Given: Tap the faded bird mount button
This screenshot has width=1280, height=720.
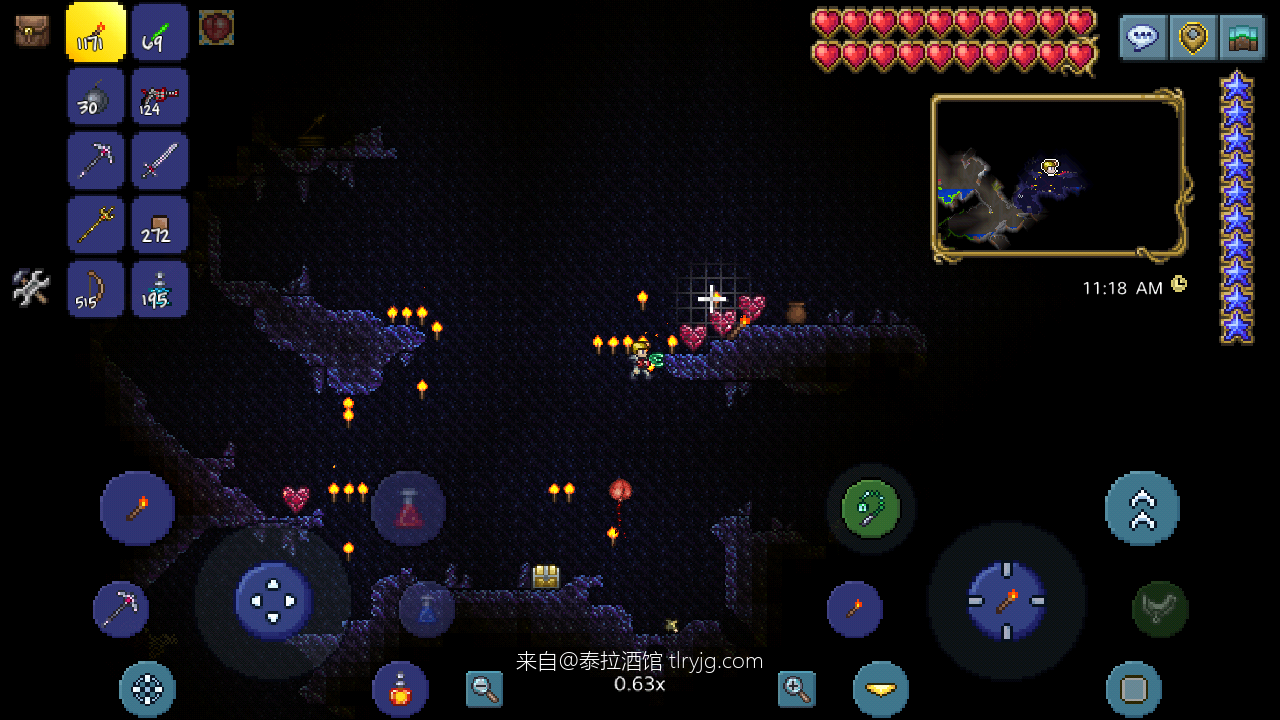Looking at the screenshot, I should [1160, 609].
